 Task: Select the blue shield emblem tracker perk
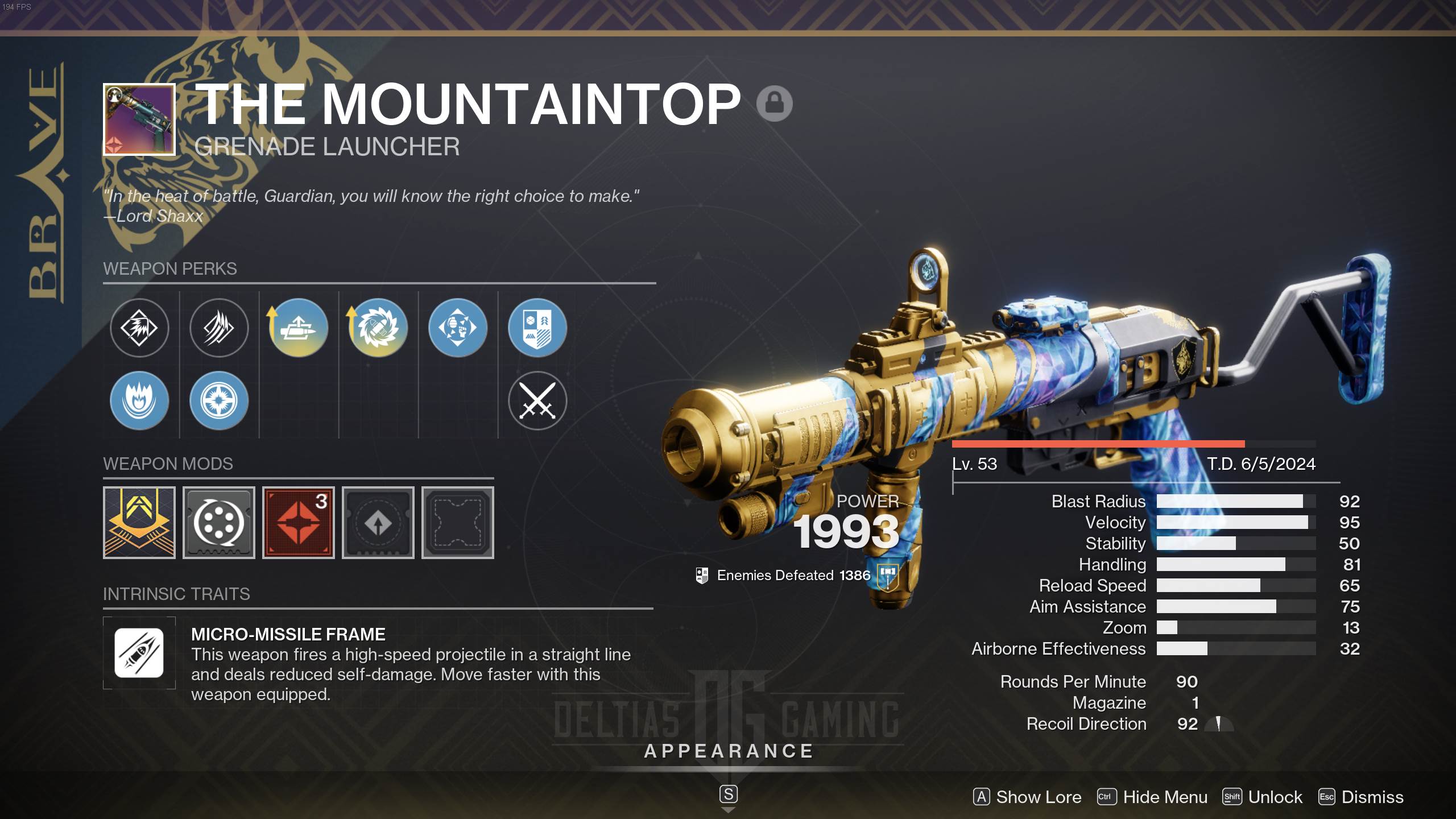coord(537,328)
